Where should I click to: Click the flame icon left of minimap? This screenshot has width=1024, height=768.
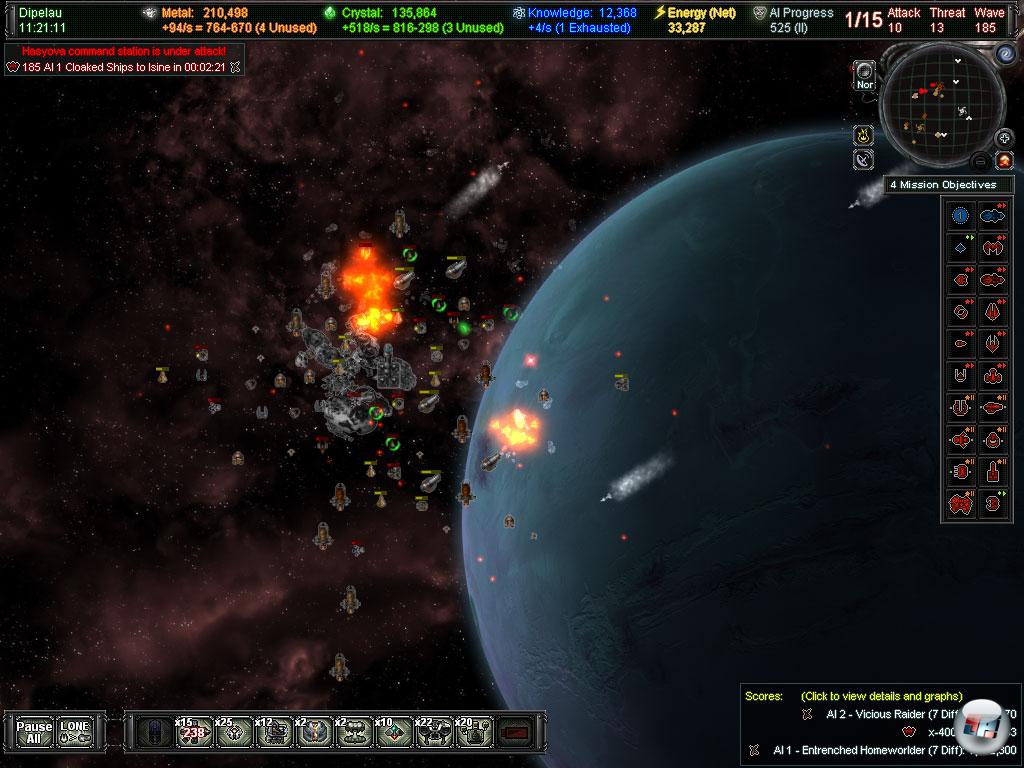(862, 135)
